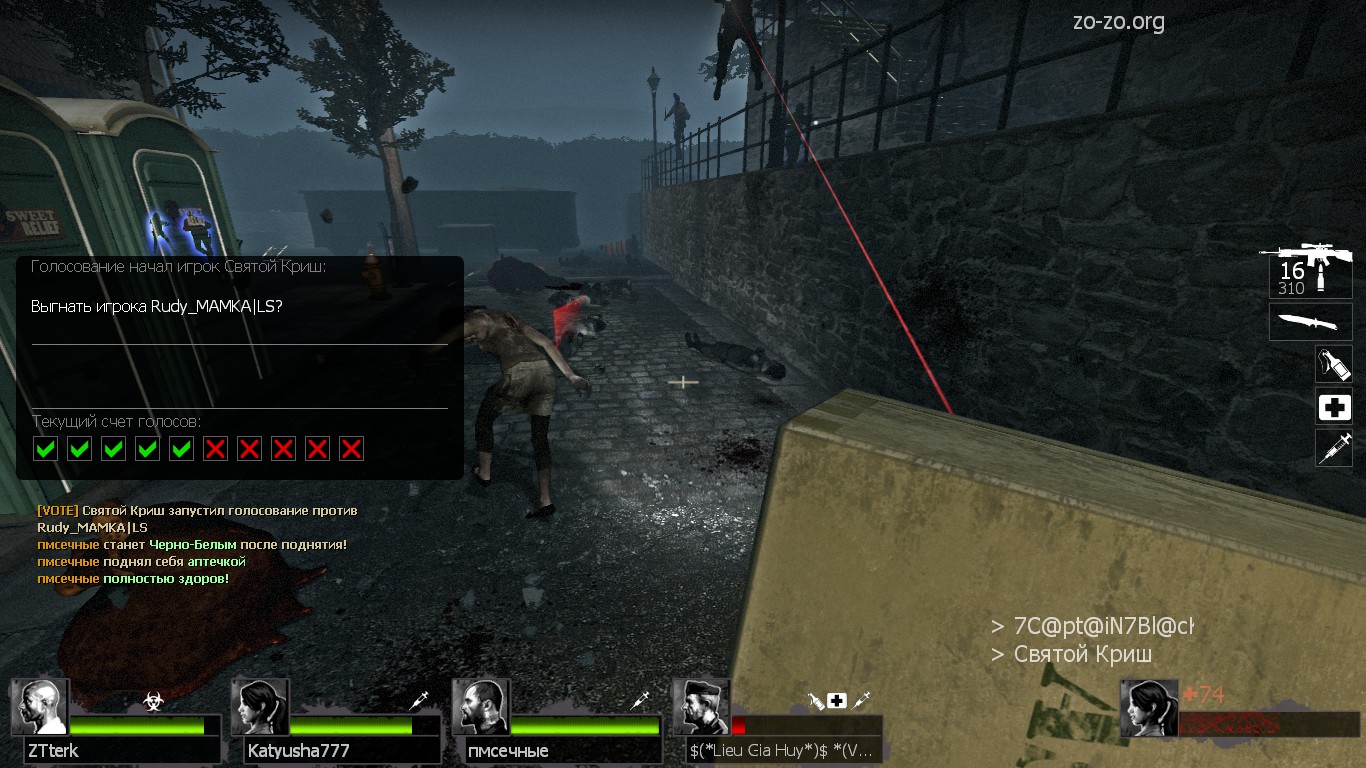This screenshot has height=768, width=1366.
Task: Choose the molotov throwable slot
Action: (x=1334, y=364)
